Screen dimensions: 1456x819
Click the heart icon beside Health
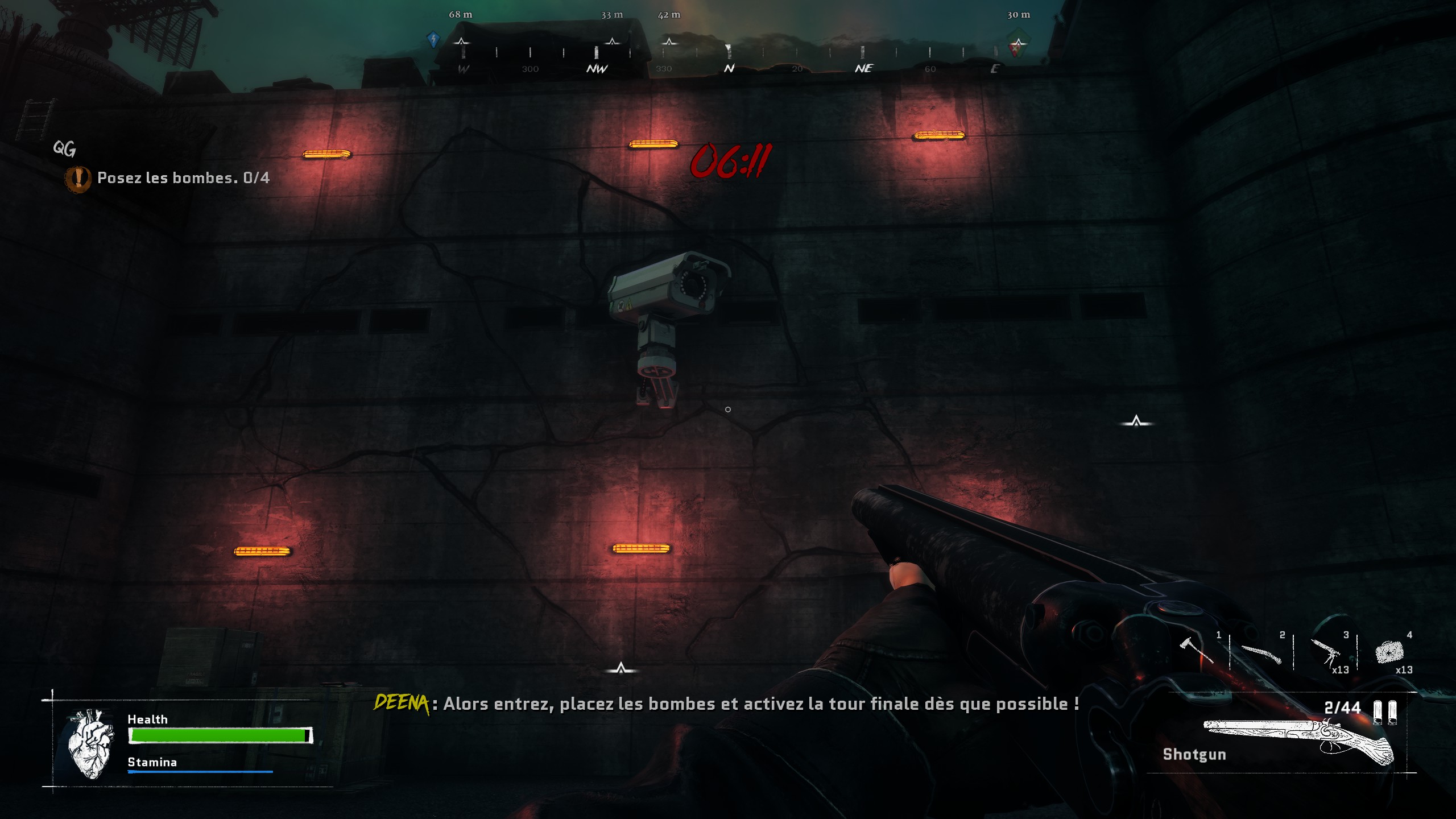(90, 742)
